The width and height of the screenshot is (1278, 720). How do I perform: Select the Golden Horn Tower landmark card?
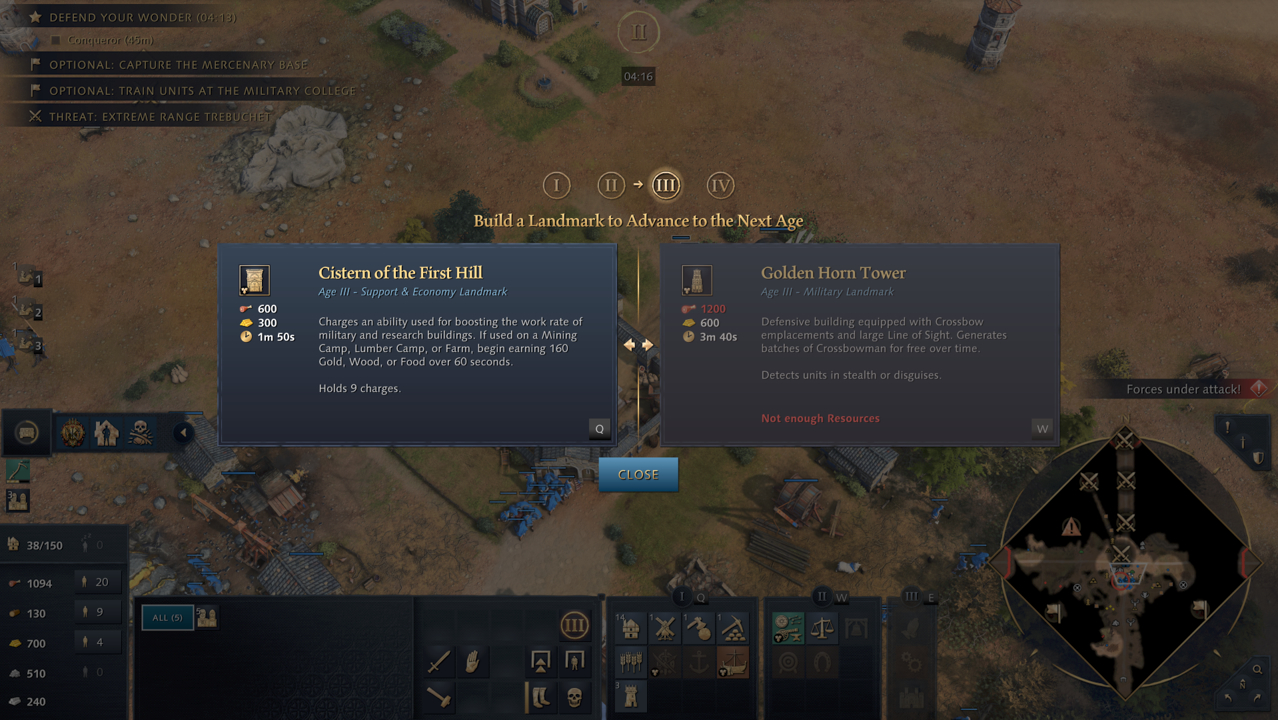point(859,344)
